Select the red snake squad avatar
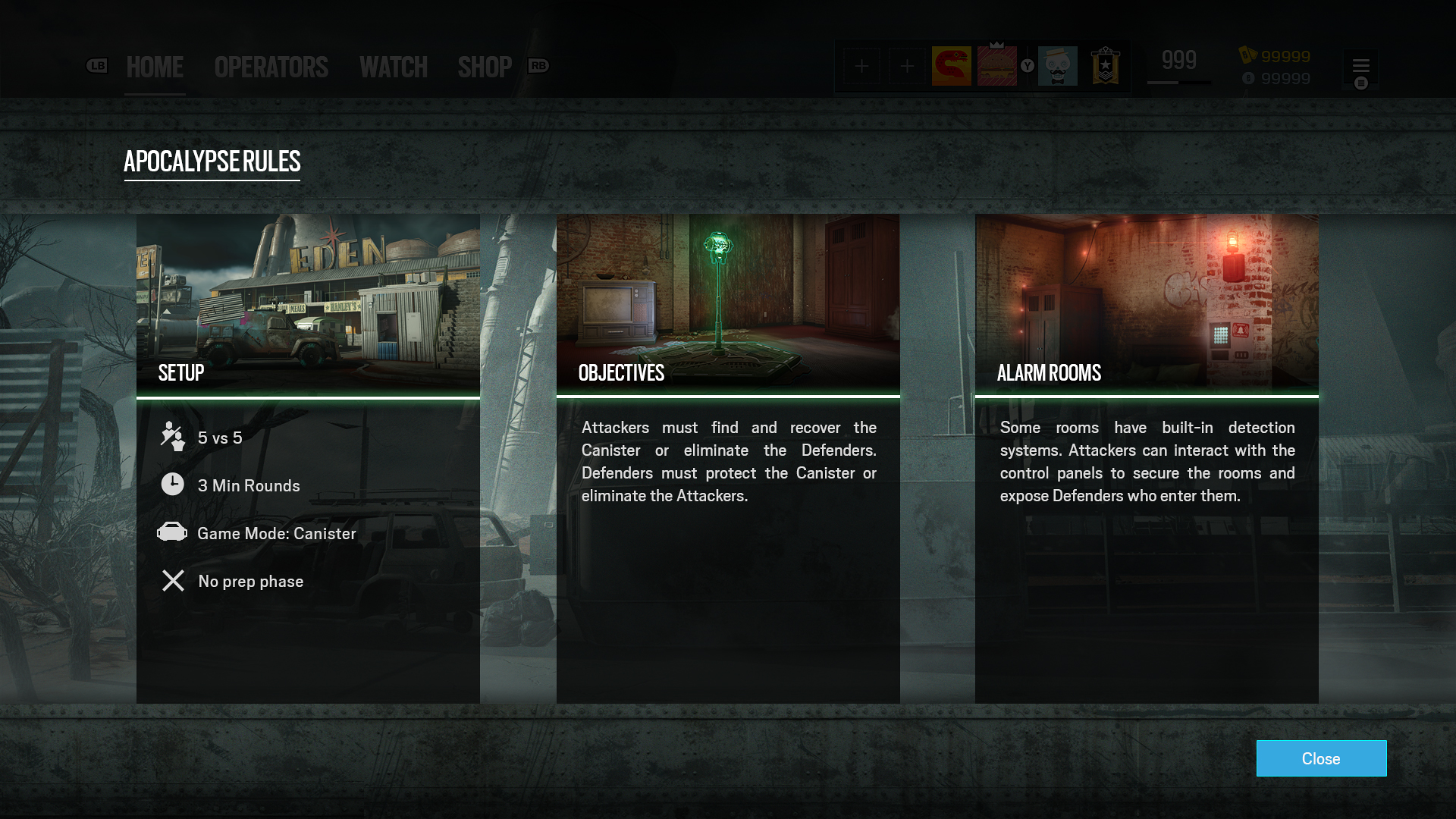 951,66
